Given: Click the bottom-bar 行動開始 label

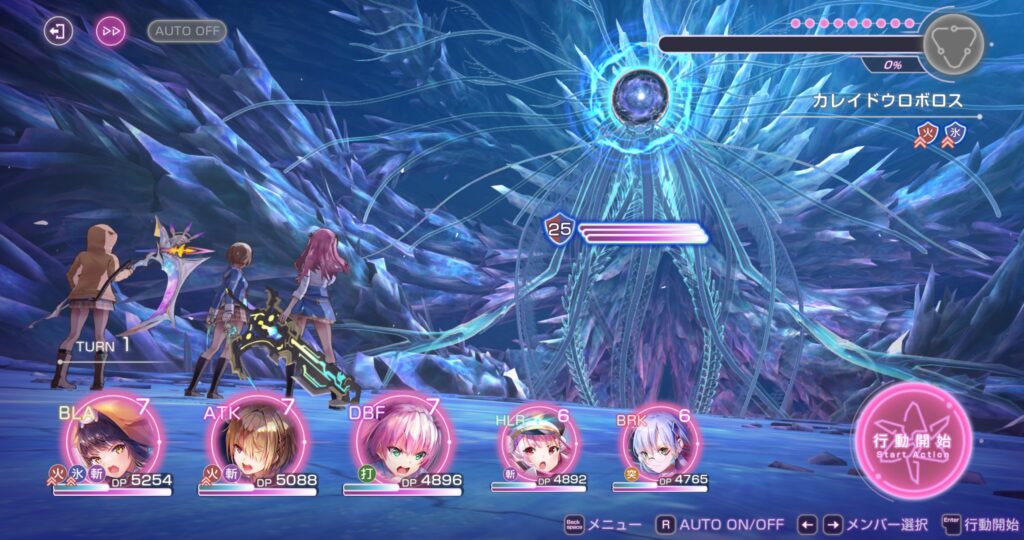Looking at the screenshot, I should pyautogui.click(x=992, y=524).
